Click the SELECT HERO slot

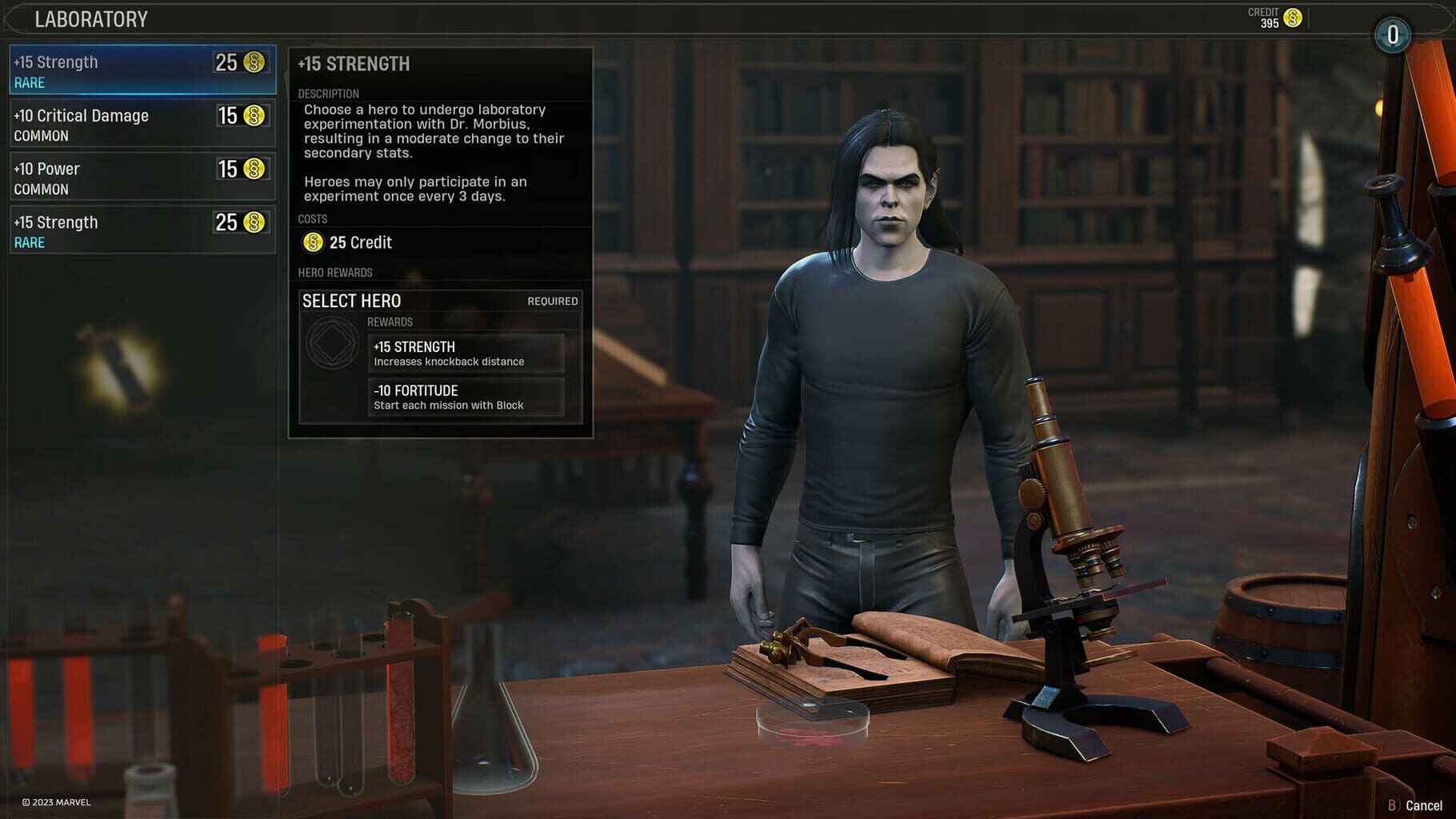pos(352,301)
